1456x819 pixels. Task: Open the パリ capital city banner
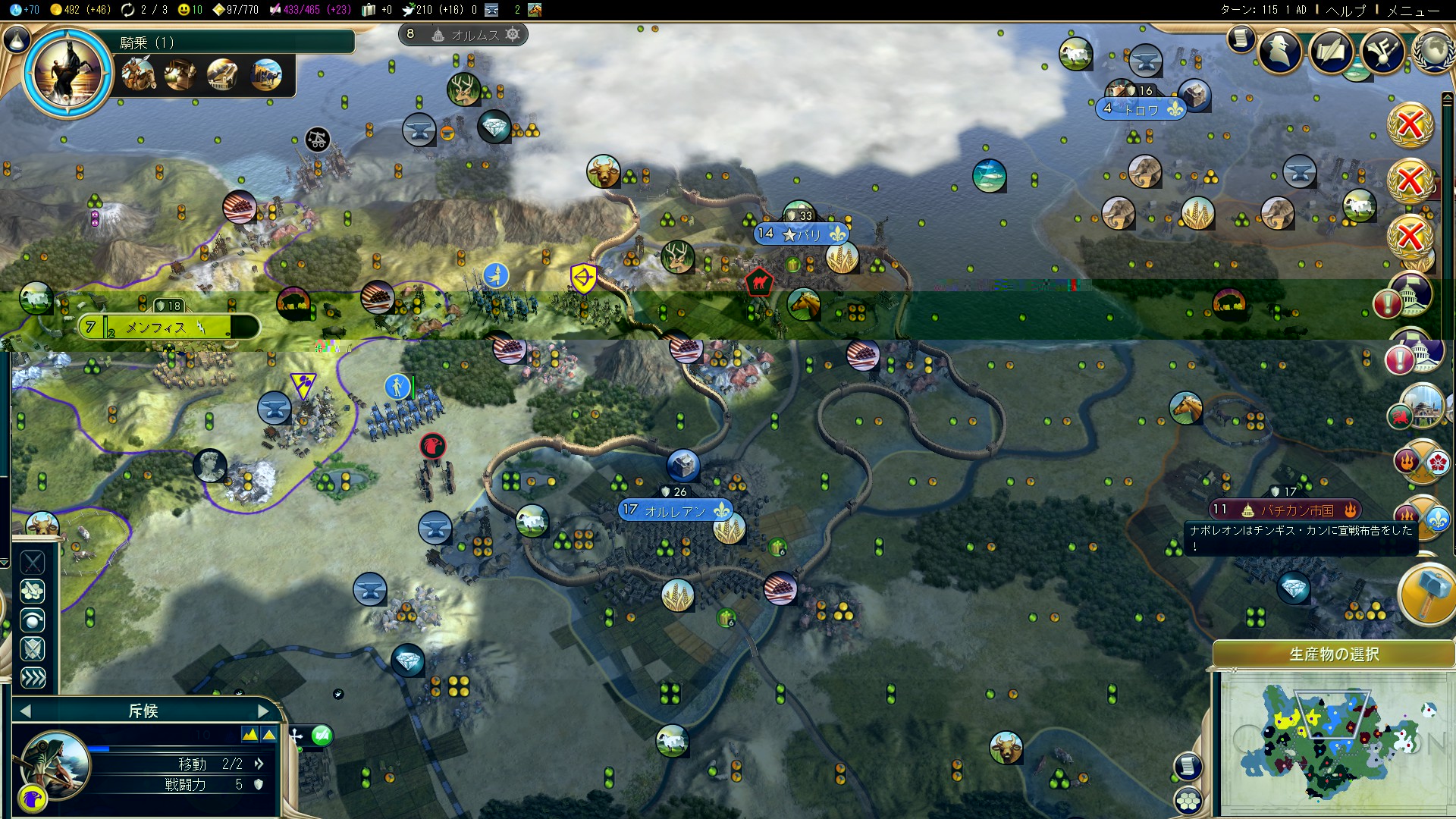coord(802,234)
